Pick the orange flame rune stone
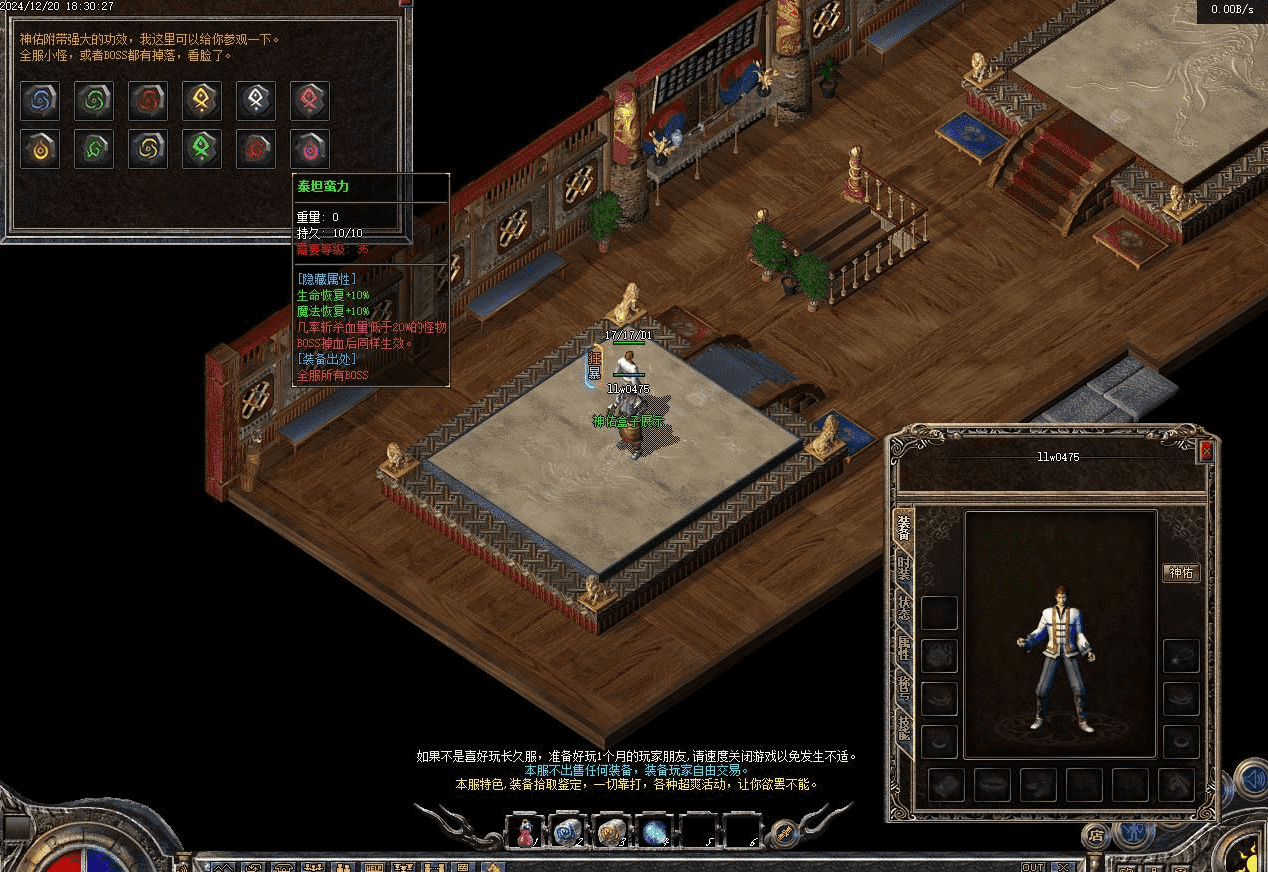The height and width of the screenshot is (872, 1268). click(x=40, y=149)
